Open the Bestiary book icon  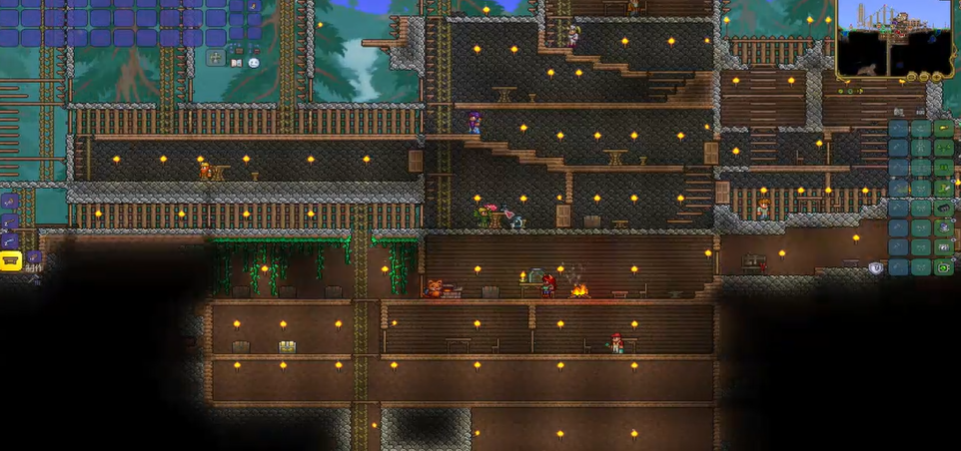point(236,61)
